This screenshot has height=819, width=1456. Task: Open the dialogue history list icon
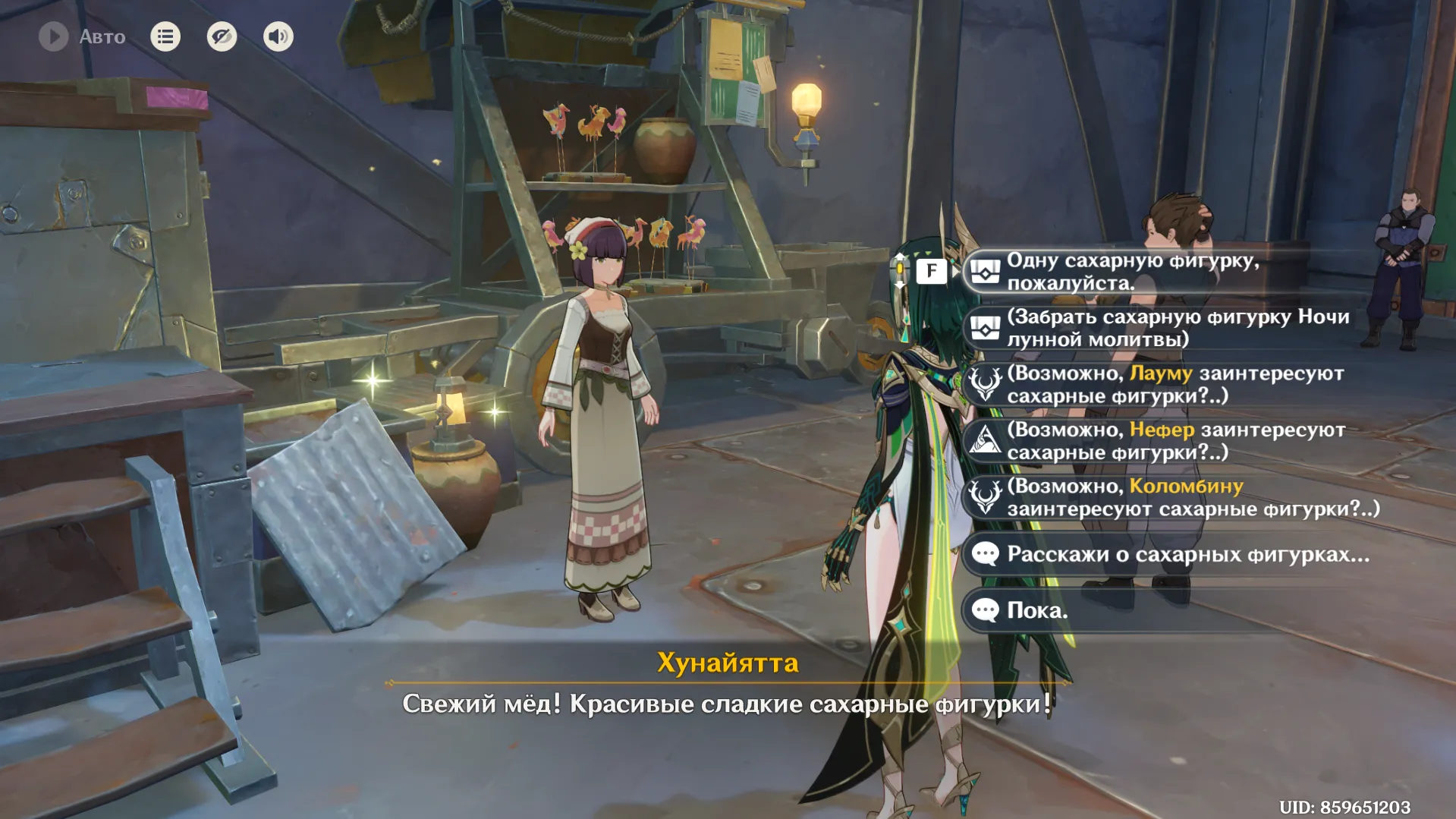click(165, 36)
